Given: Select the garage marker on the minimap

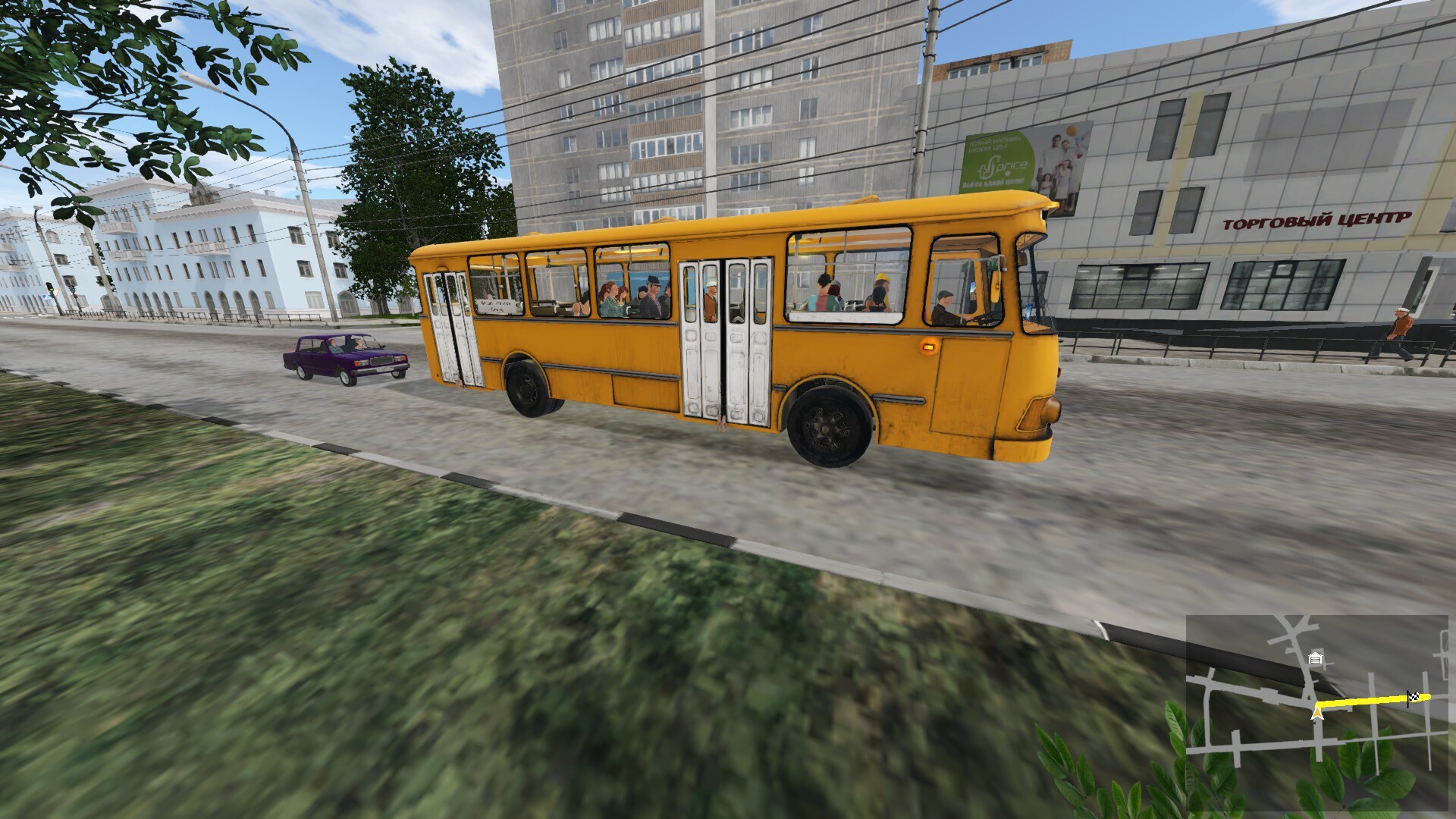Looking at the screenshot, I should (1316, 658).
